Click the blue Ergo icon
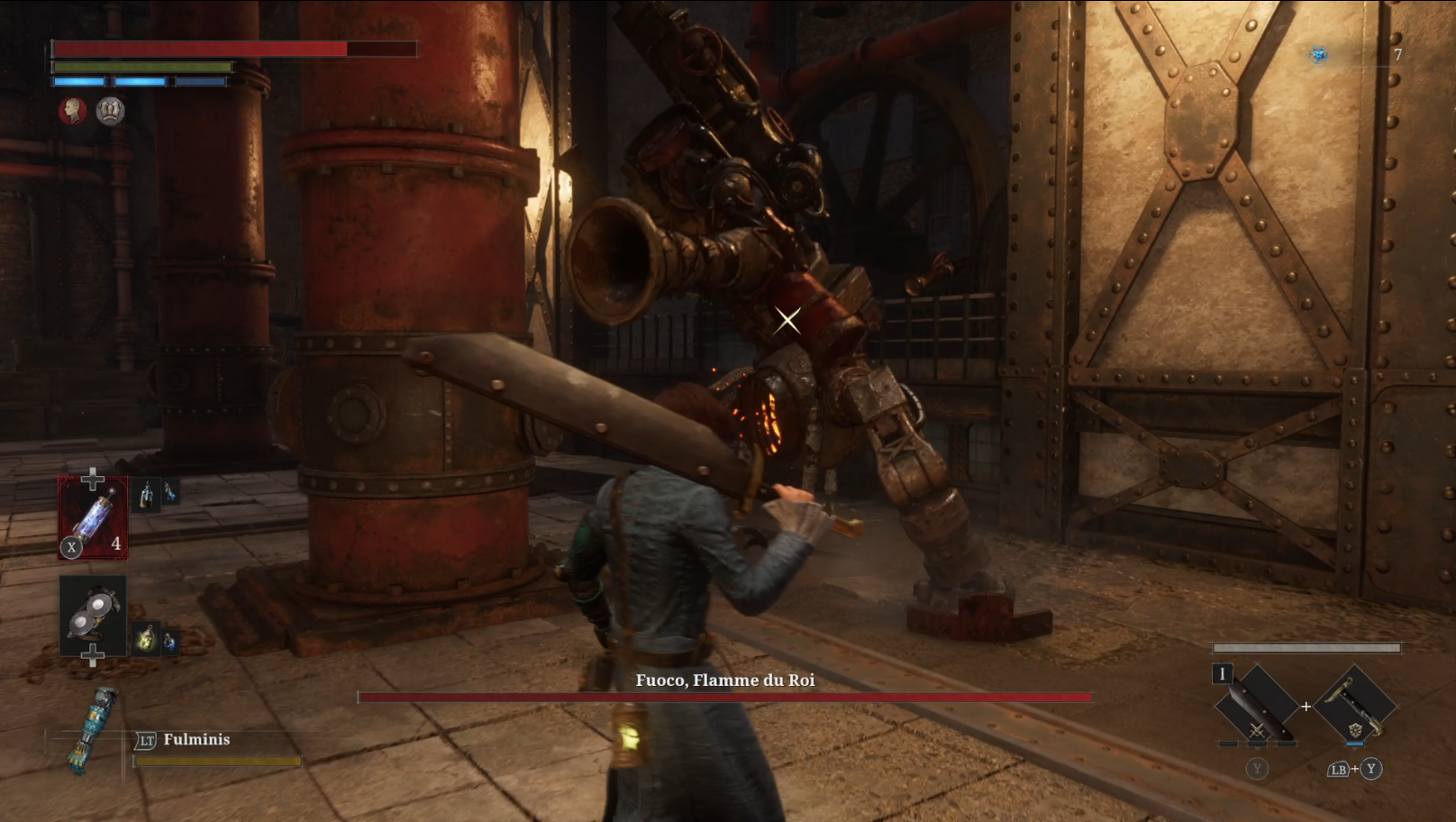Viewport: 1456px width, 822px height. point(1318,55)
